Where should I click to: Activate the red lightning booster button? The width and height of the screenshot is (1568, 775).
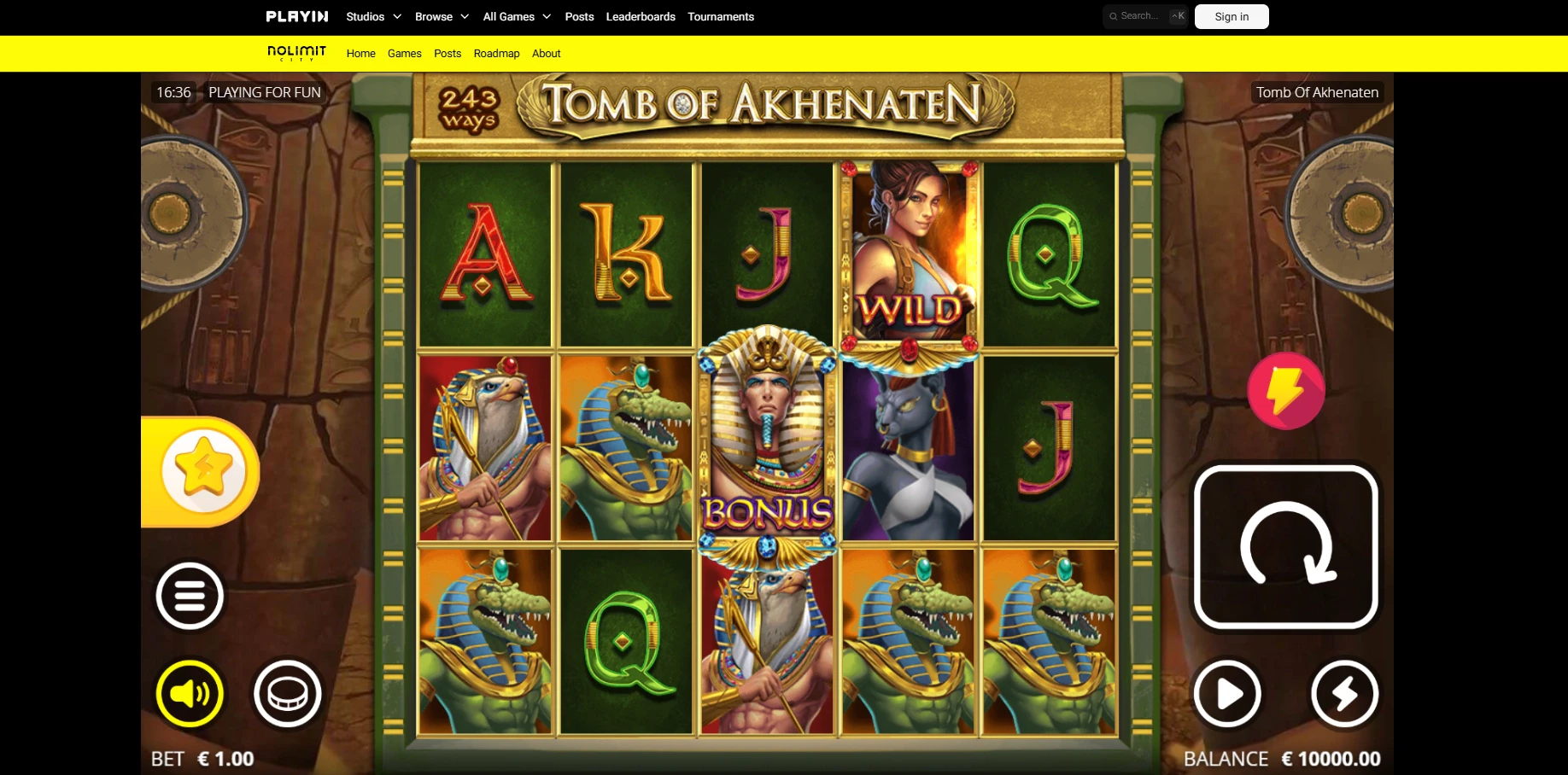[1285, 391]
